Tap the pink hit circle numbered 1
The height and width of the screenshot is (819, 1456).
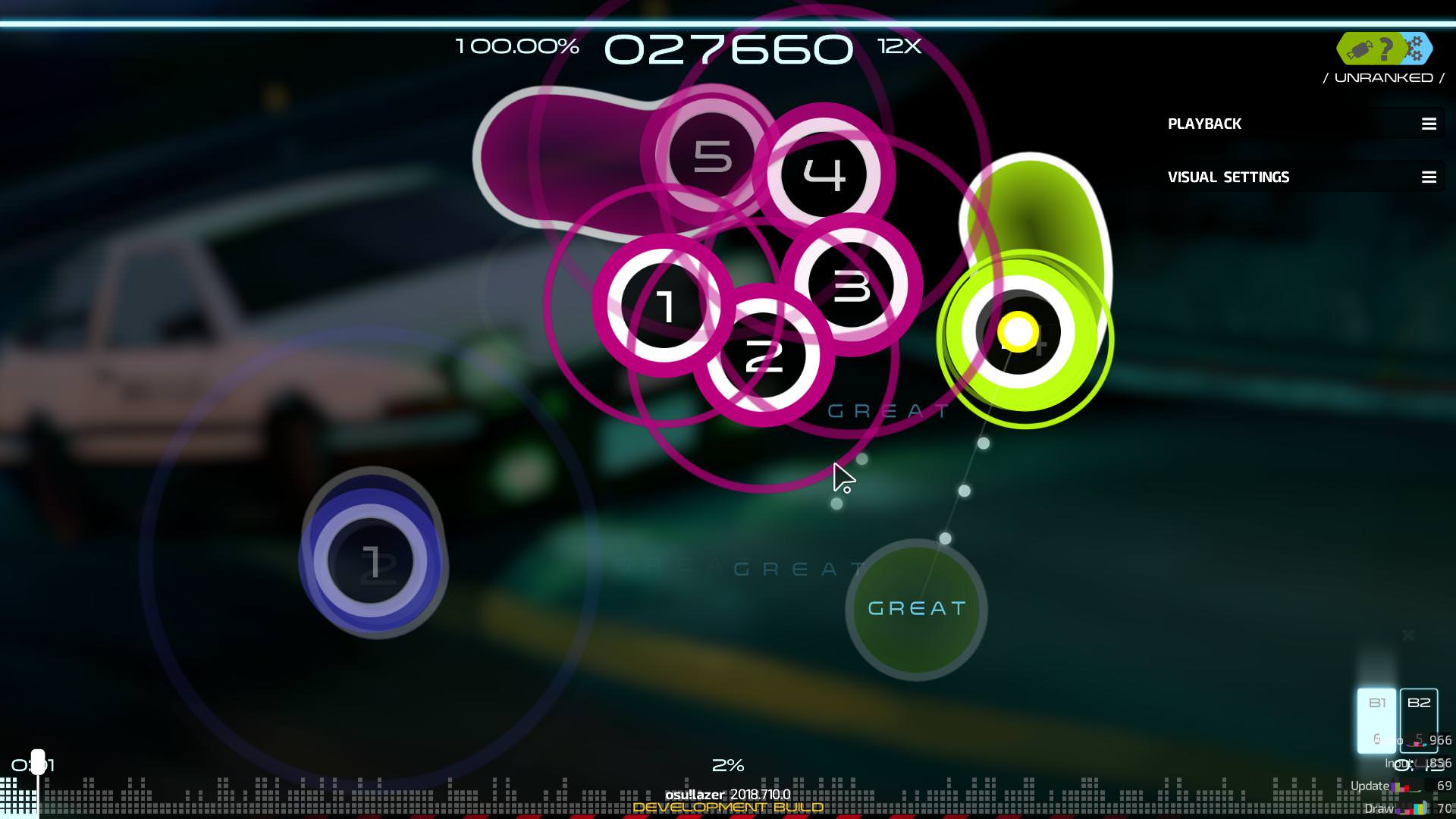667,306
